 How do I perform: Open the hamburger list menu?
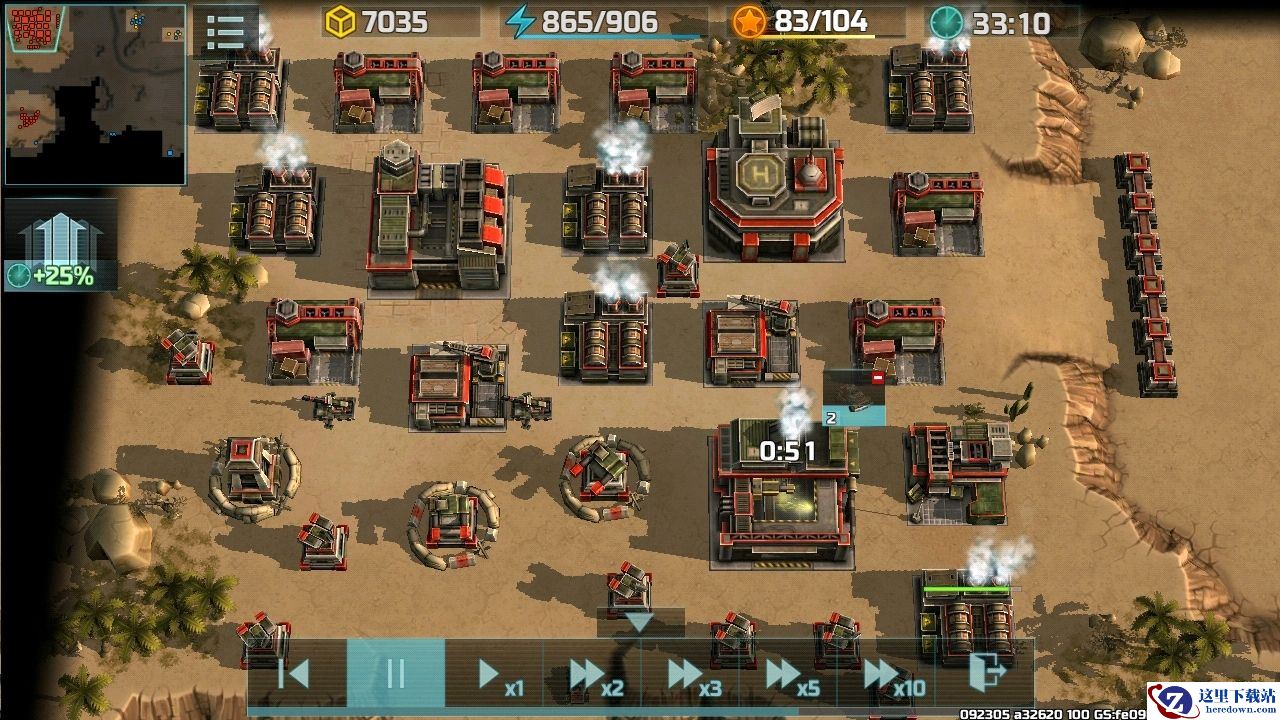tap(226, 32)
